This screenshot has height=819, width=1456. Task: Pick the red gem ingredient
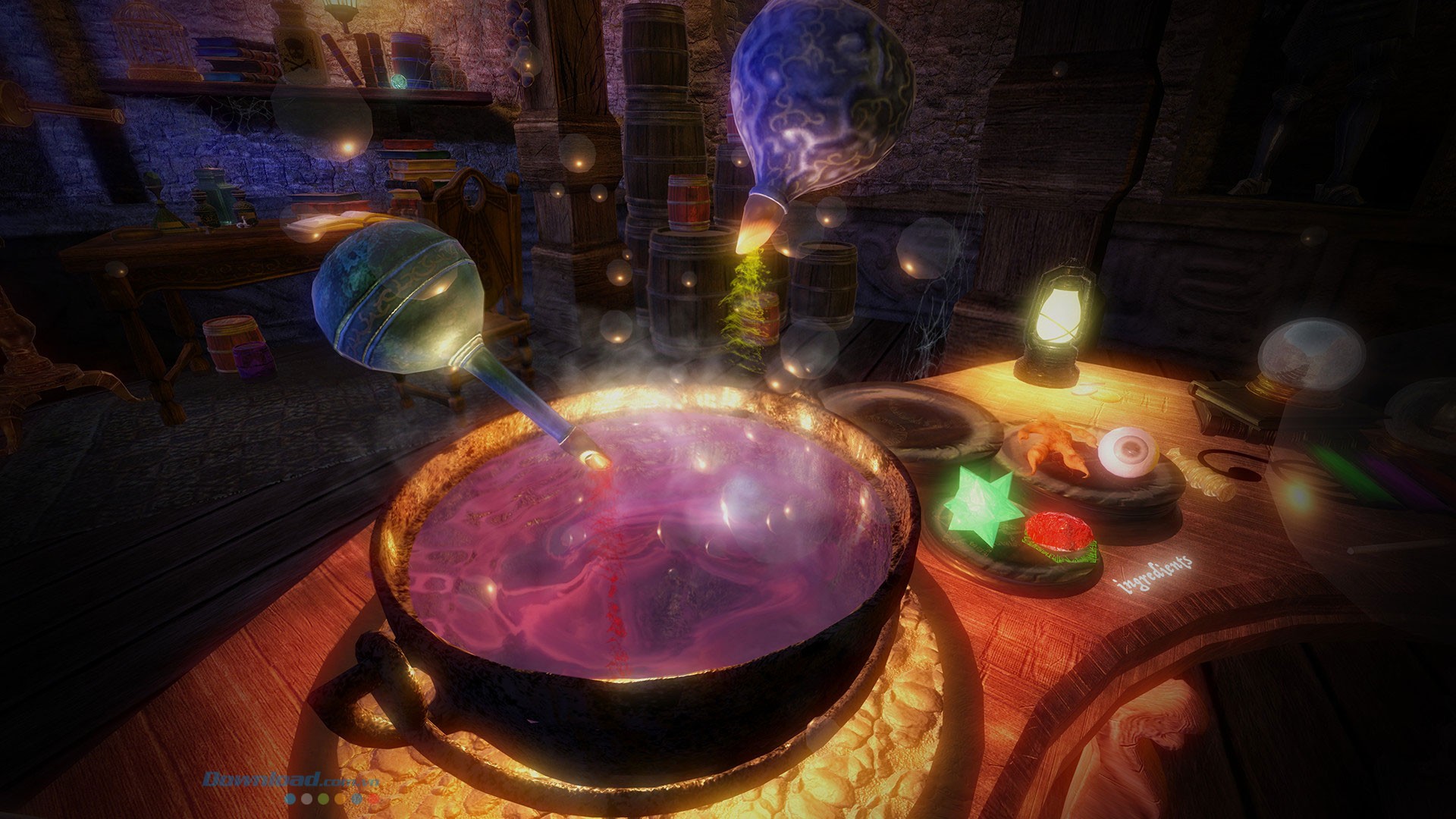1059,529
